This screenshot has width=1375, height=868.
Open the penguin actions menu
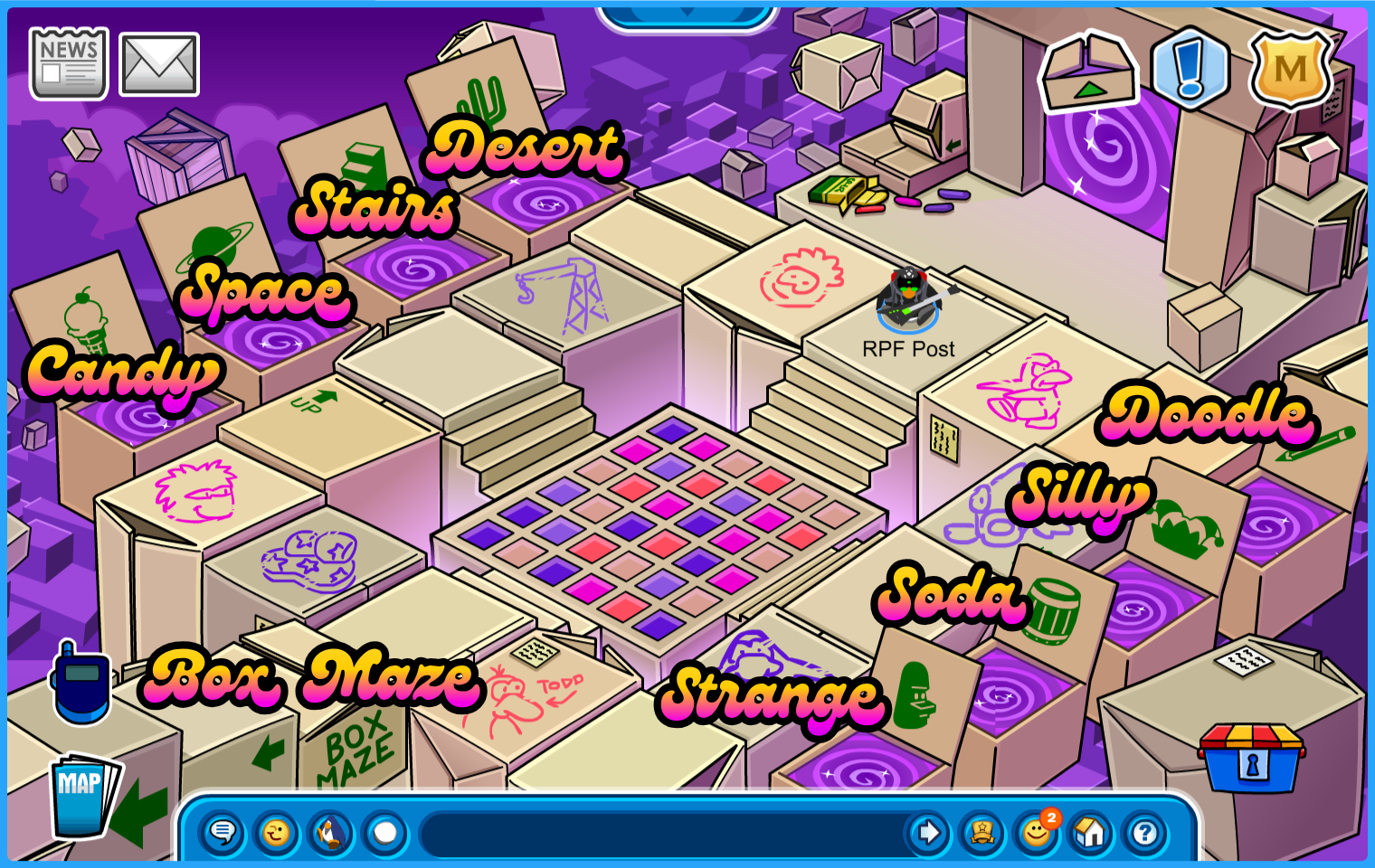pyautogui.click(x=331, y=832)
